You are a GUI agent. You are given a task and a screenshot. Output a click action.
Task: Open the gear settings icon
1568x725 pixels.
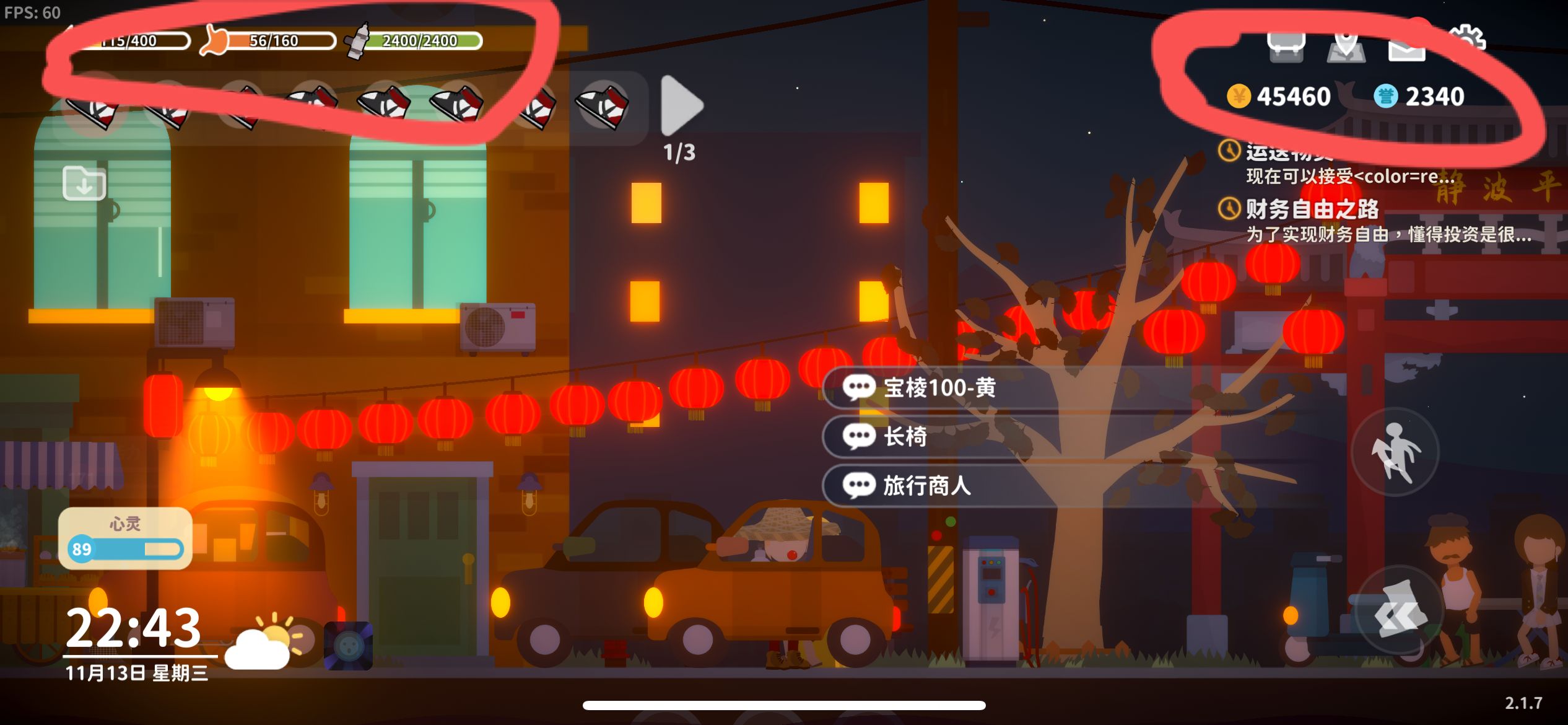pos(1466,40)
